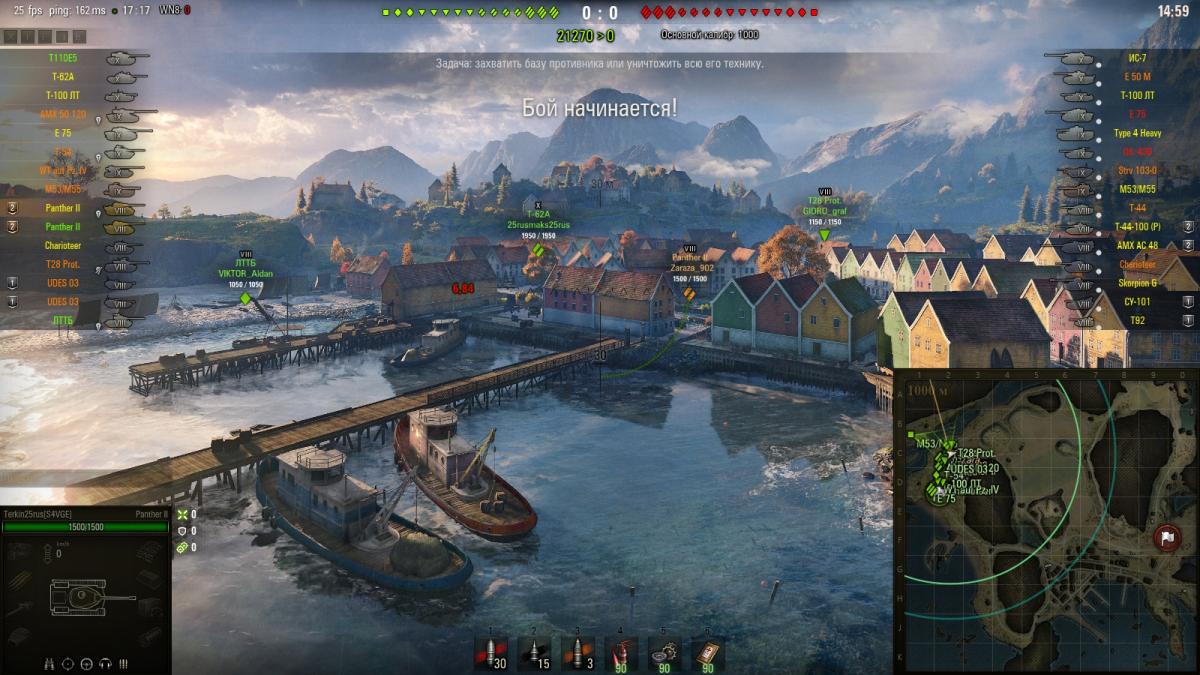Pick Type 4 Heavy in the enemy list
This screenshot has height=675, width=1200.
pyautogui.click(x=1137, y=133)
